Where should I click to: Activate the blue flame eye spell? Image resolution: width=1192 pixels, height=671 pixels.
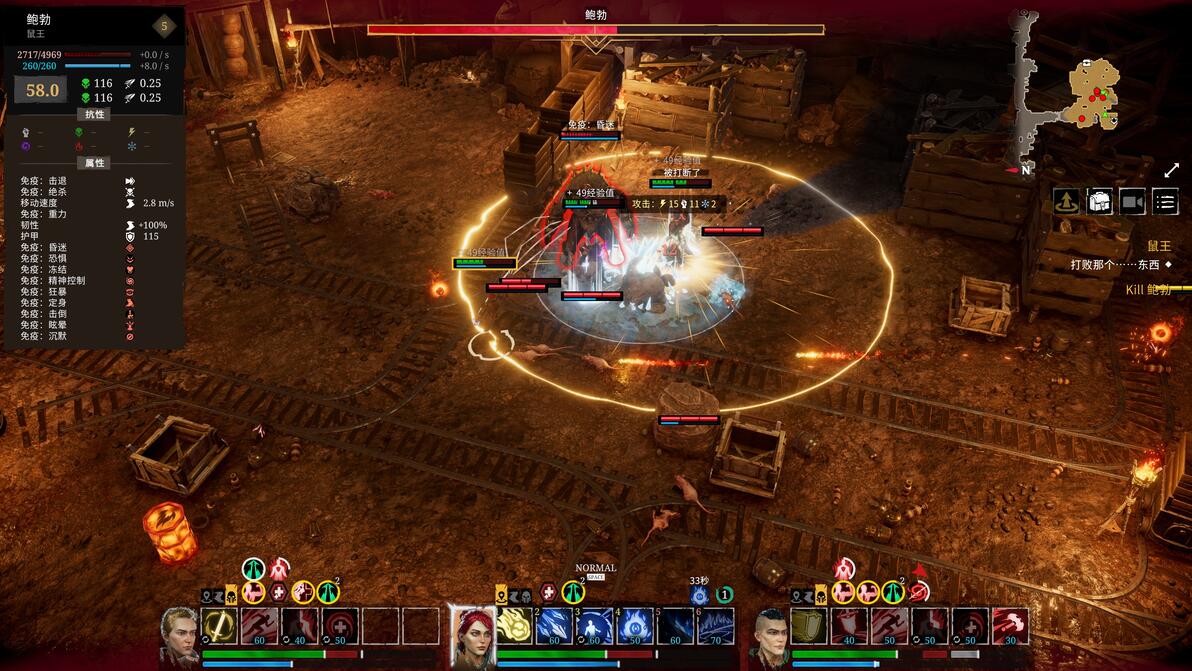point(636,626)
